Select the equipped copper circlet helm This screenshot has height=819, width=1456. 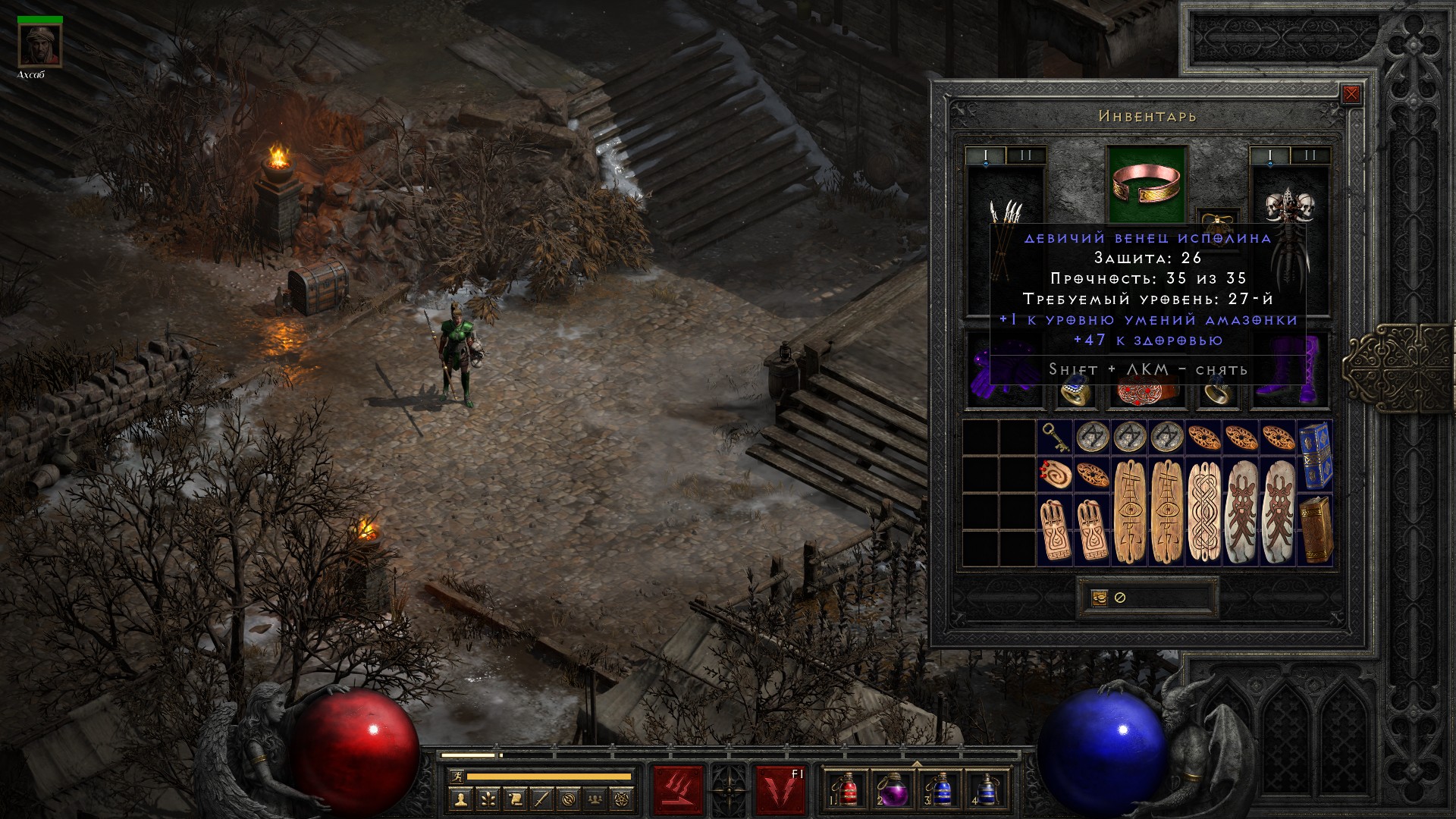pyautogui.click(x=1147, y=183)
